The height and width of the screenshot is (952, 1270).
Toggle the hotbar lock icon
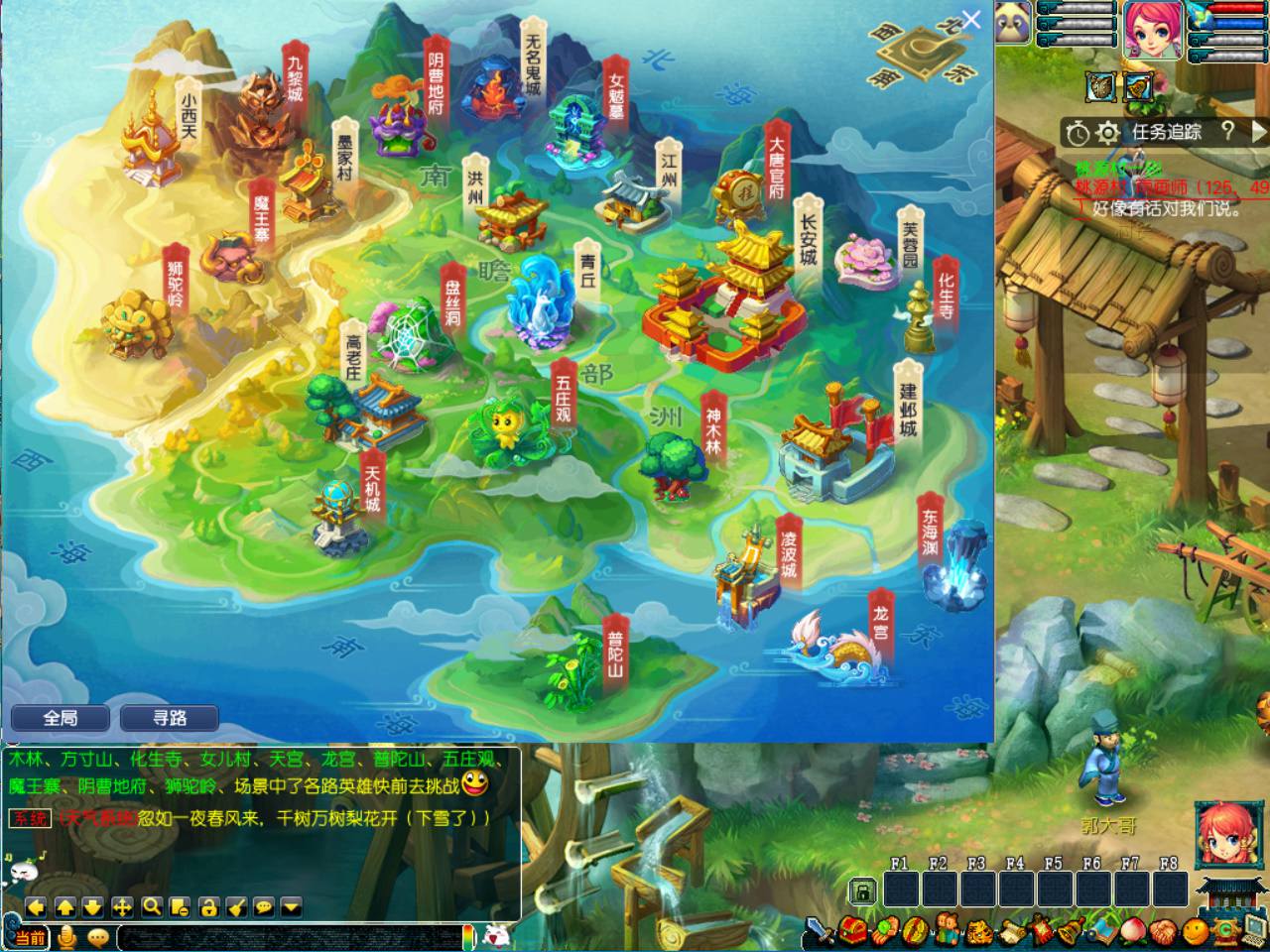(863, 890)
